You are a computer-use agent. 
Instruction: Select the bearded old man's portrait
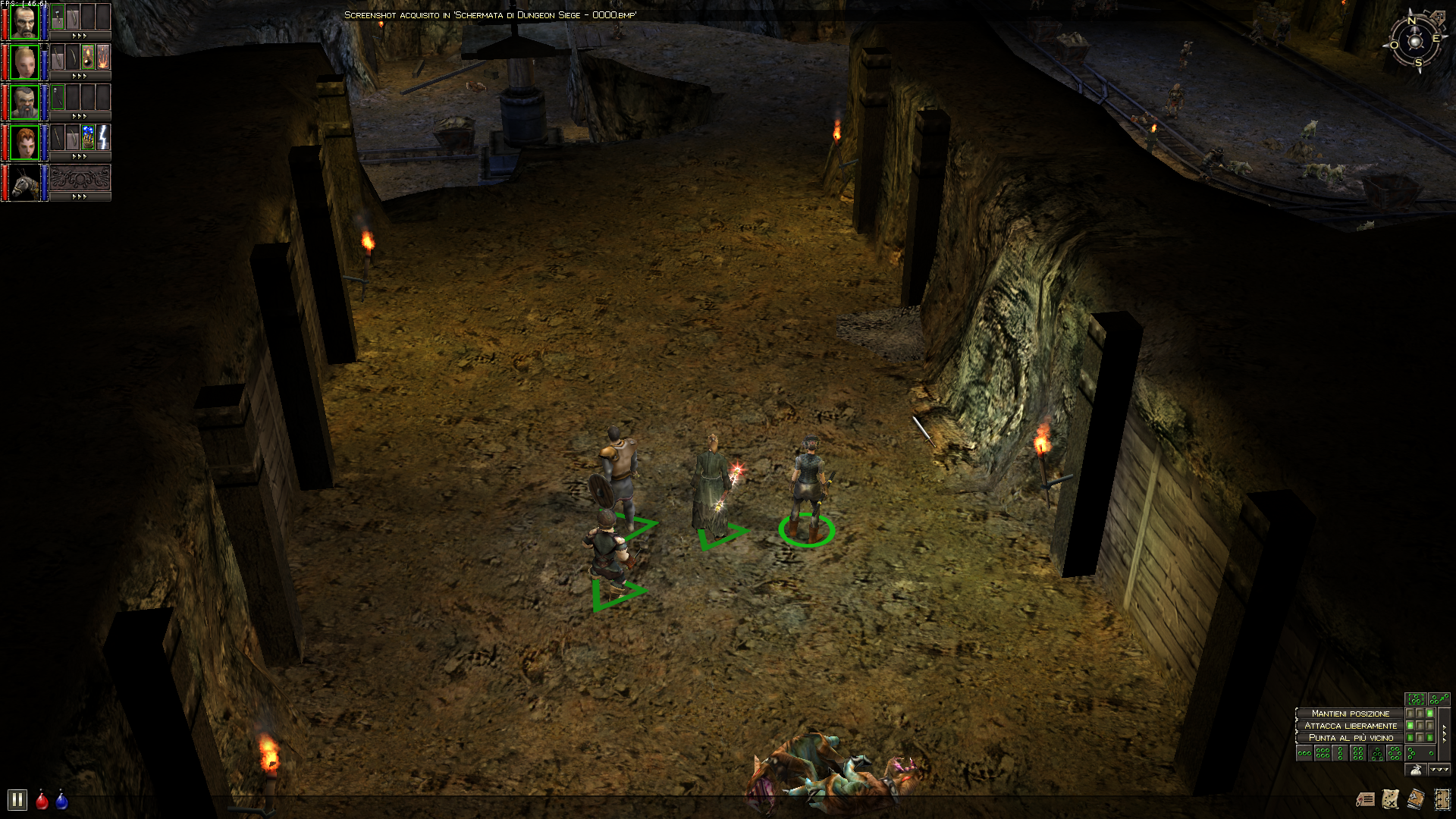click(x=24, y=21)
